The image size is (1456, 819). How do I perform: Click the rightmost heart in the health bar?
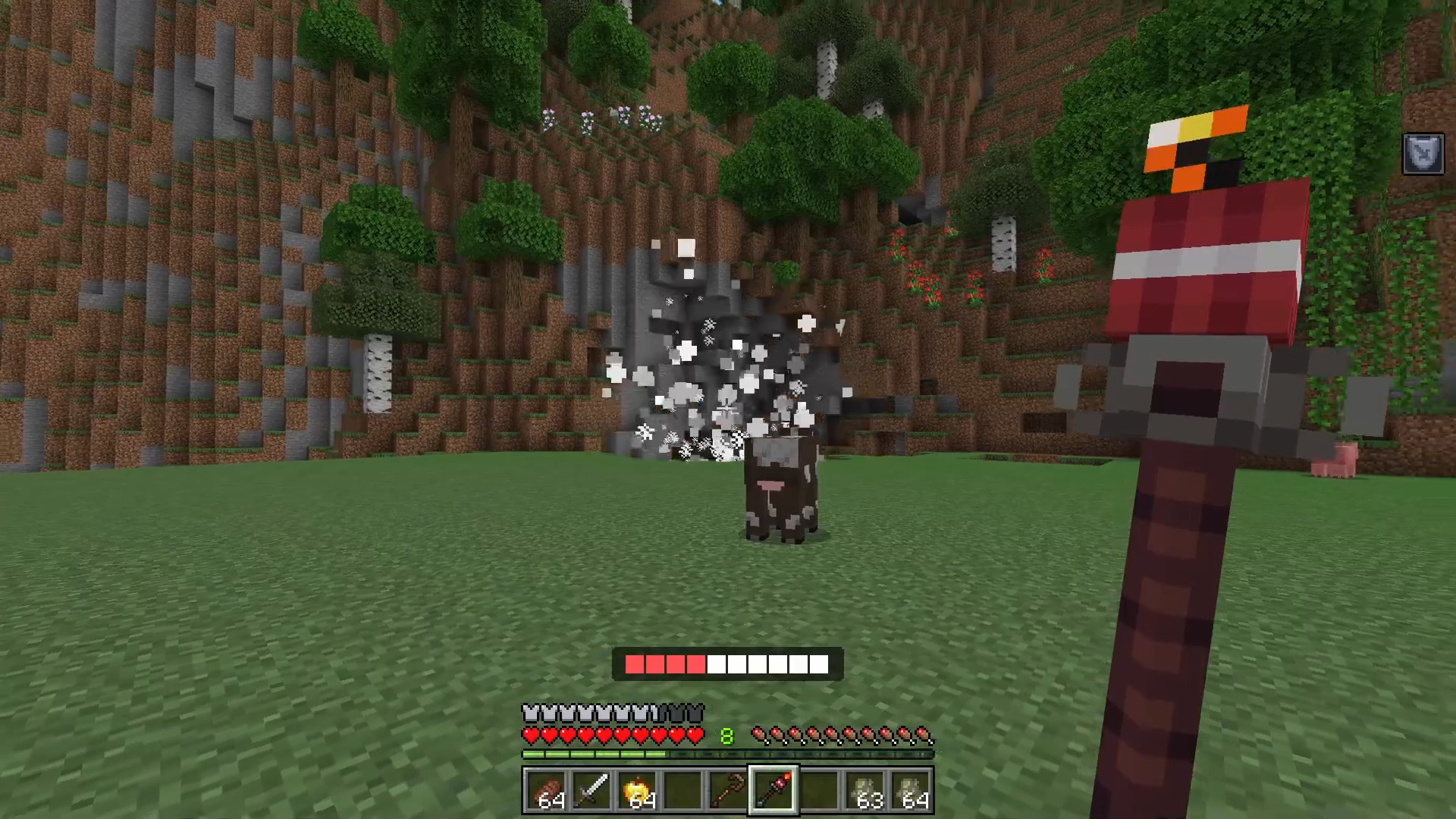tap(695, 734)
